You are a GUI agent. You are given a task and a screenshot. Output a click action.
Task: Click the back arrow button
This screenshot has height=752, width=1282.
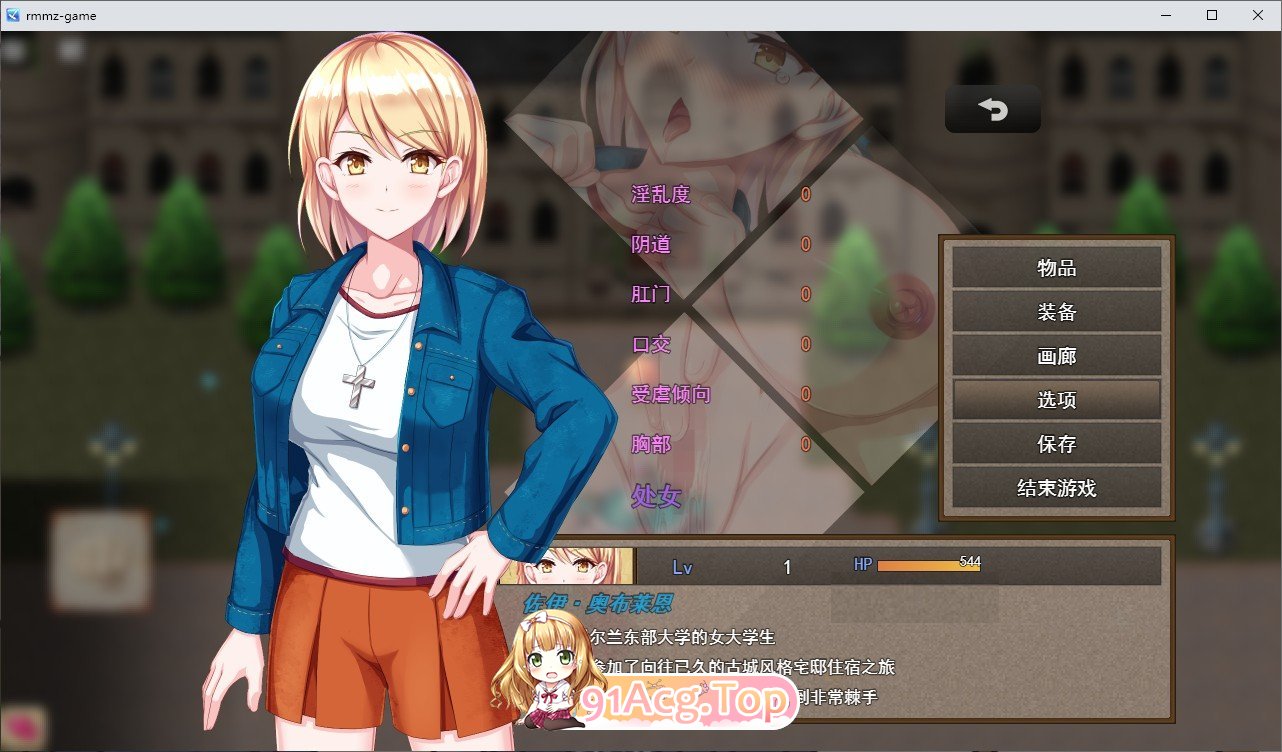(x=992, y=109)
